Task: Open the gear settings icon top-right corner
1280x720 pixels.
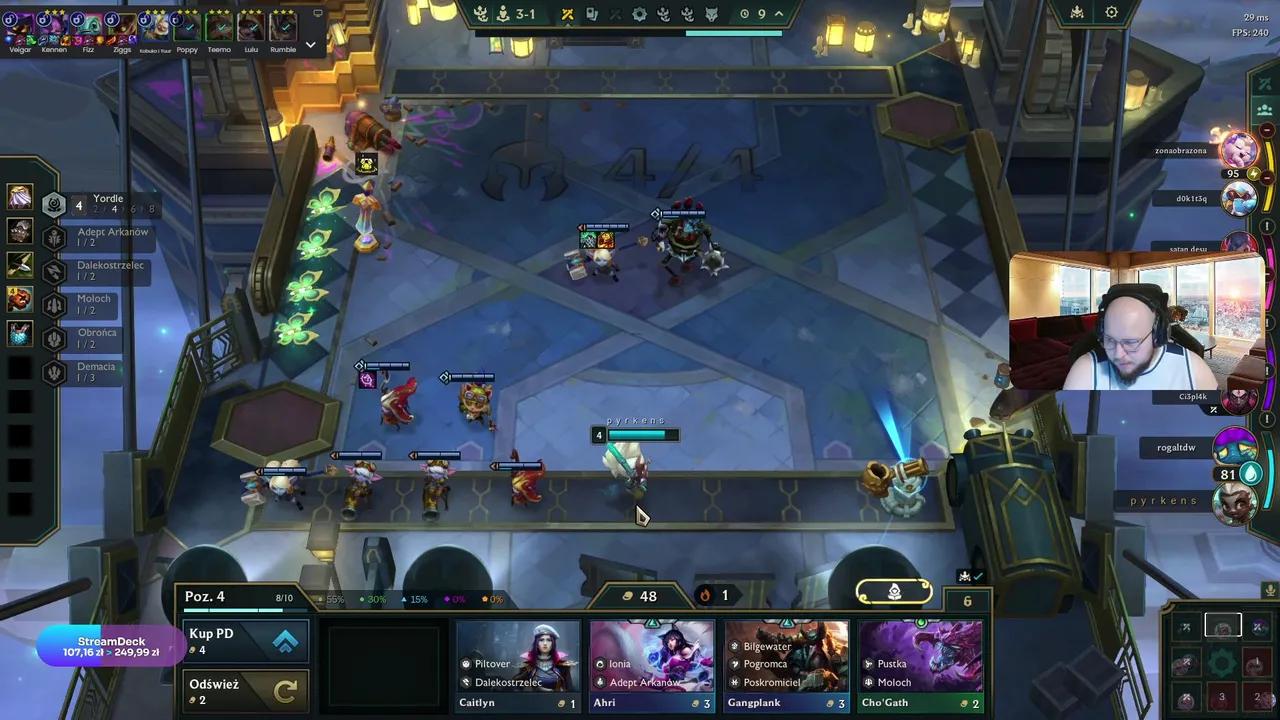Action: pyautogui.click(x=1111, y=12)
